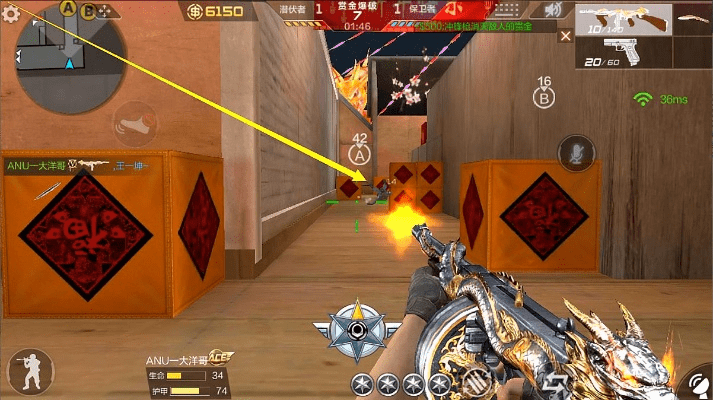The image size is (713, 400).
Task: Toggle the silent walk footstep button
Action: [134, 125]
